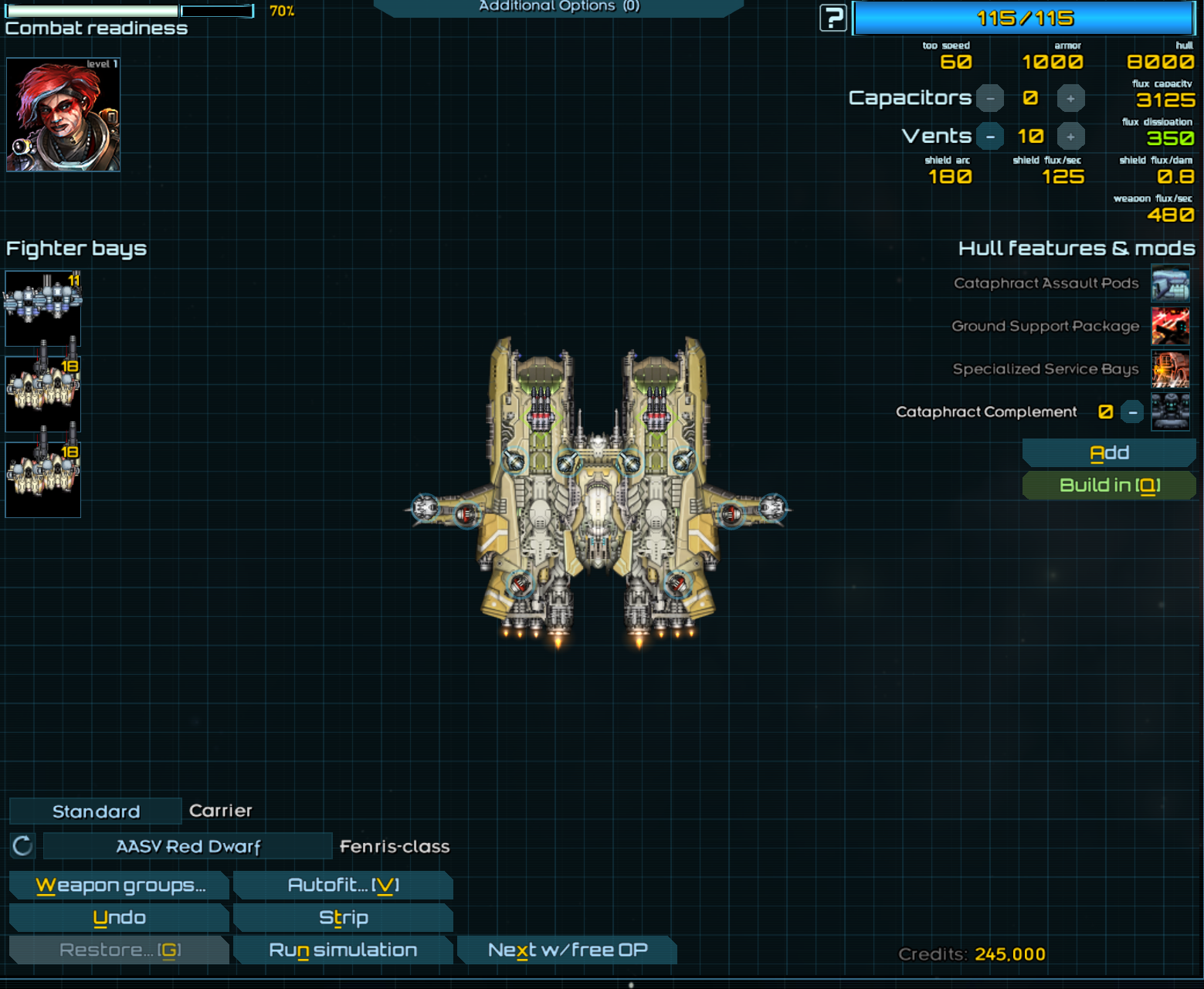Strip all weapons from the ship
Screen dimensions: 1204x989
pos(343,918)
